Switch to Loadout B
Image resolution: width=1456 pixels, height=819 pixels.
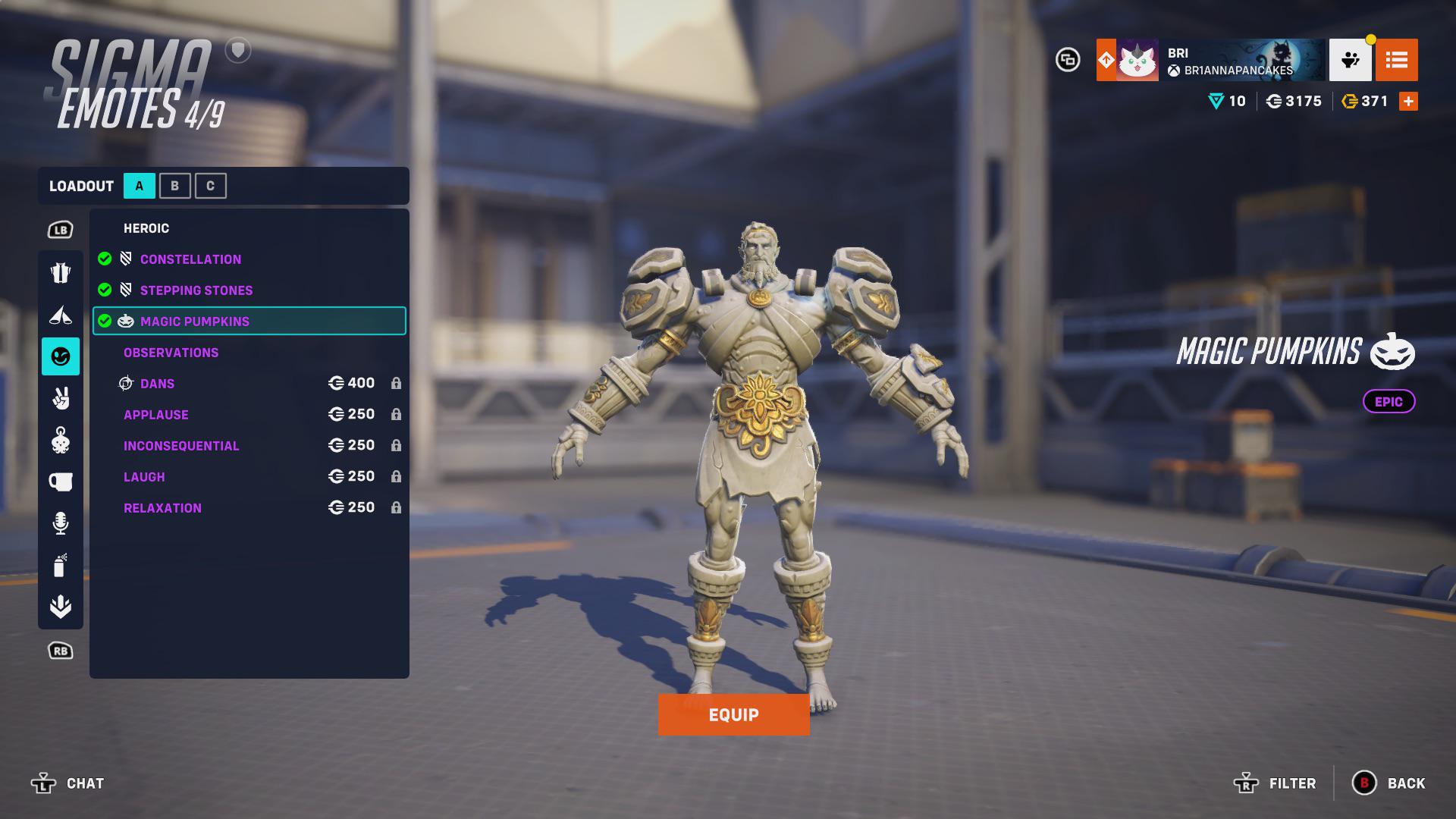tap(174, 185)
